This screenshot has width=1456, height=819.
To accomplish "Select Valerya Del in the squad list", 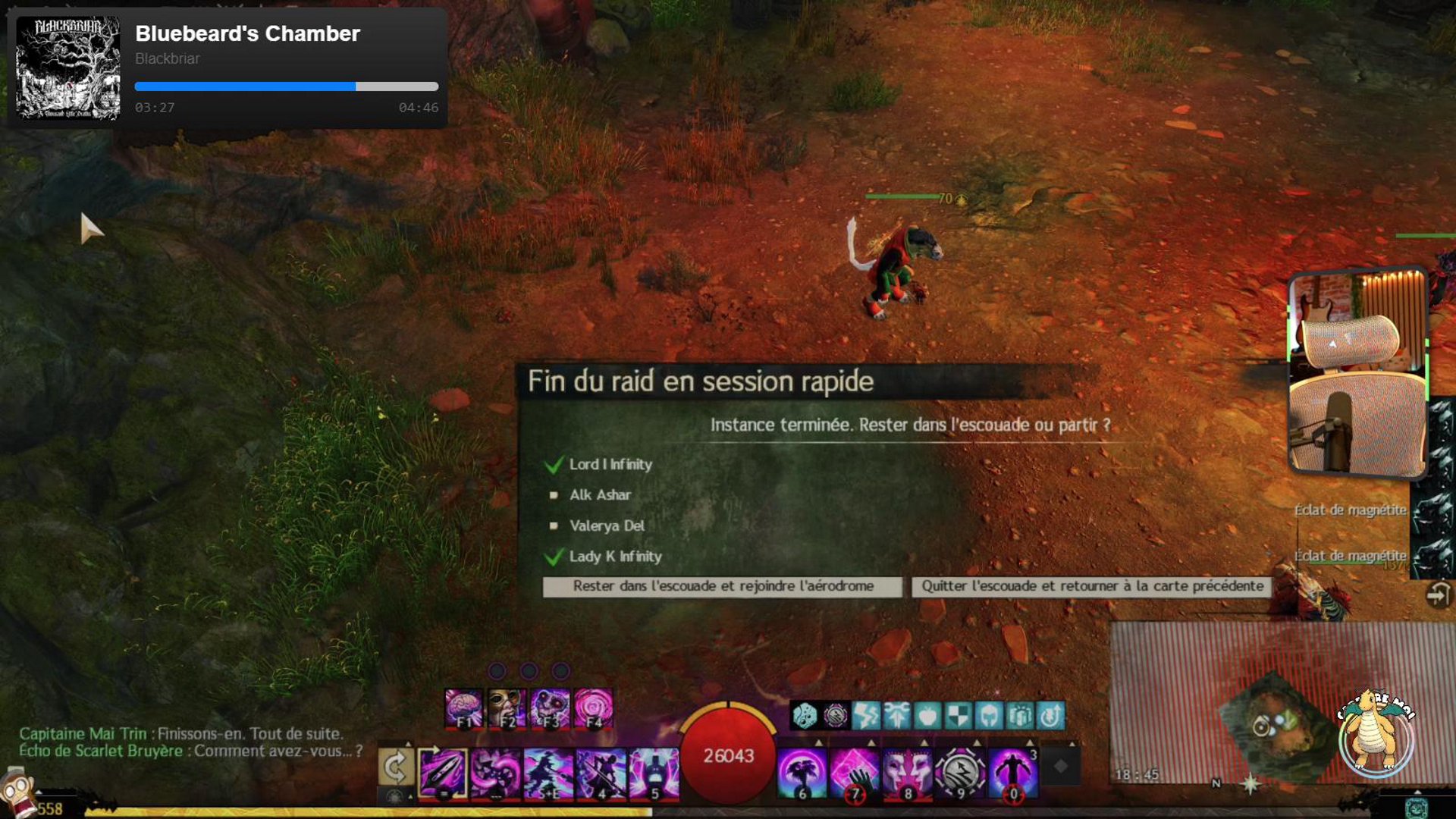I will (x=607, y=526).
